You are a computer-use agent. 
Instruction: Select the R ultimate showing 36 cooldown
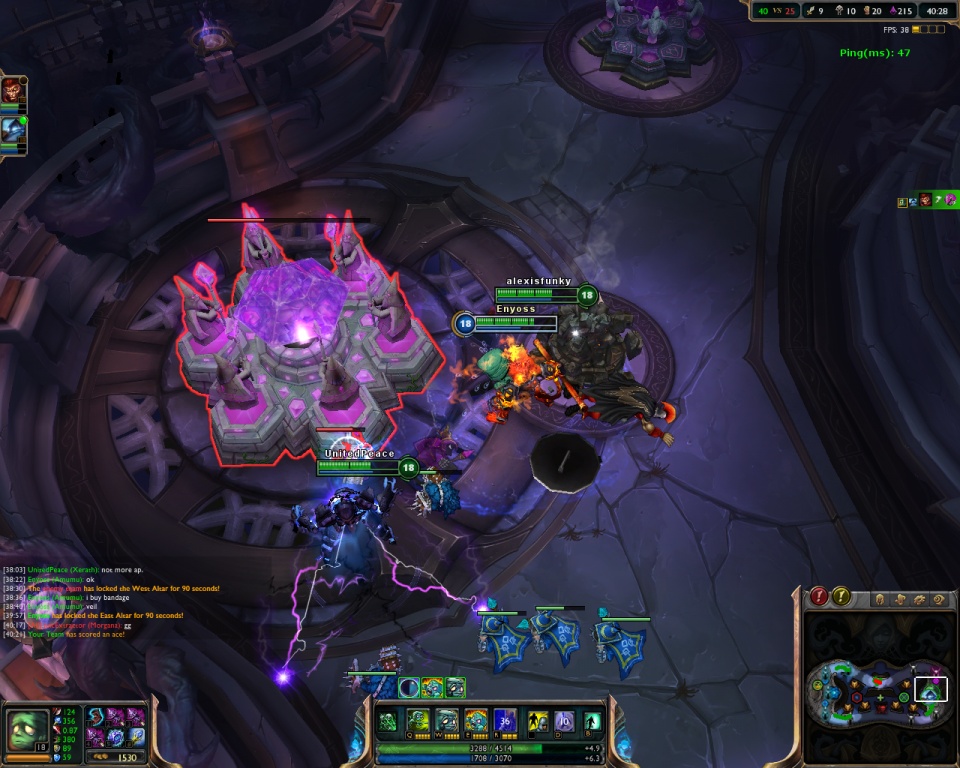pos(504,720)
